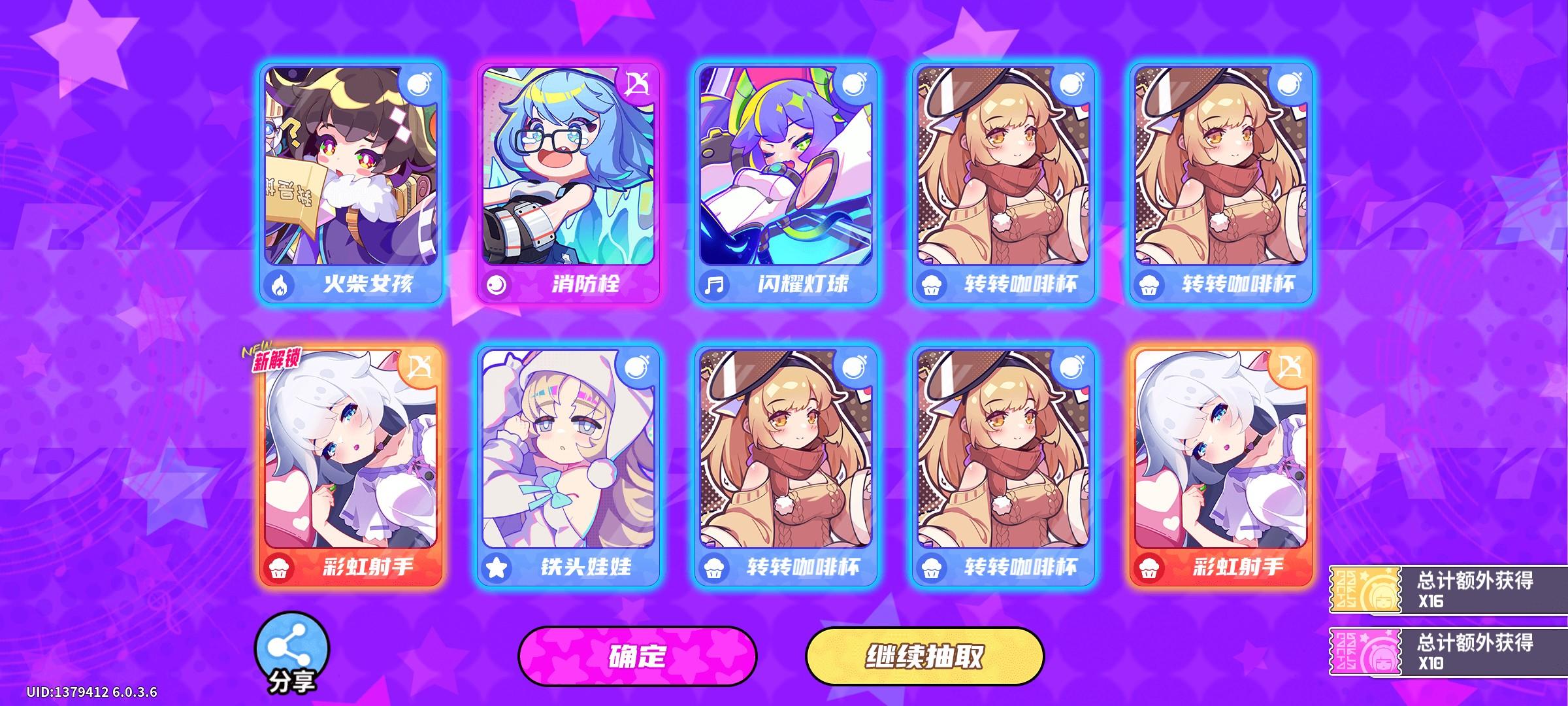Click the yellow ticket icon next to X16
Screen dimensions: 1568x706
pyautogui.click(x=1366, y=588)
